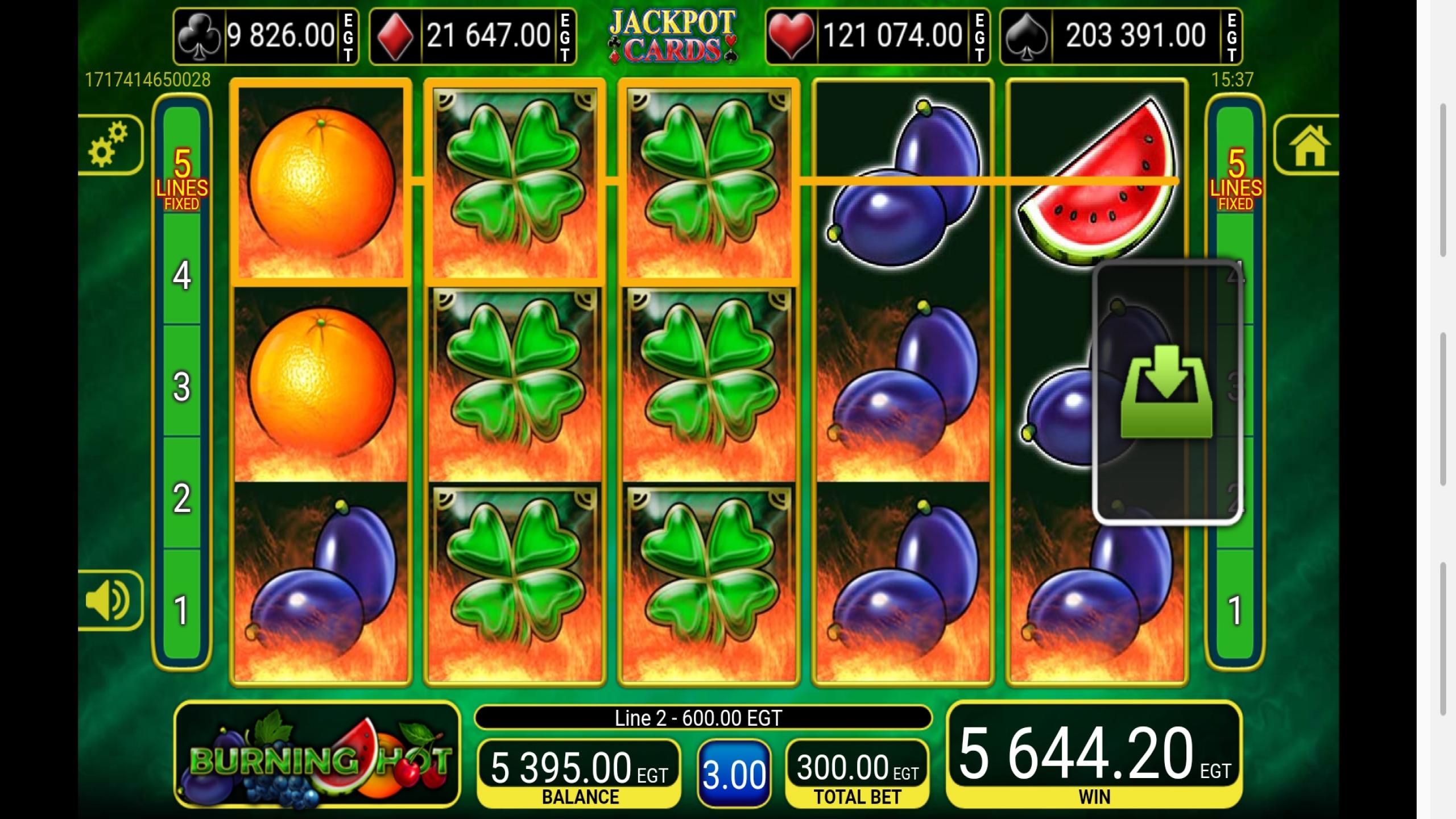This screenshot has height=819, width=1456.
Task: Change the blue 3.00 bet denomination
Action: 734,774
